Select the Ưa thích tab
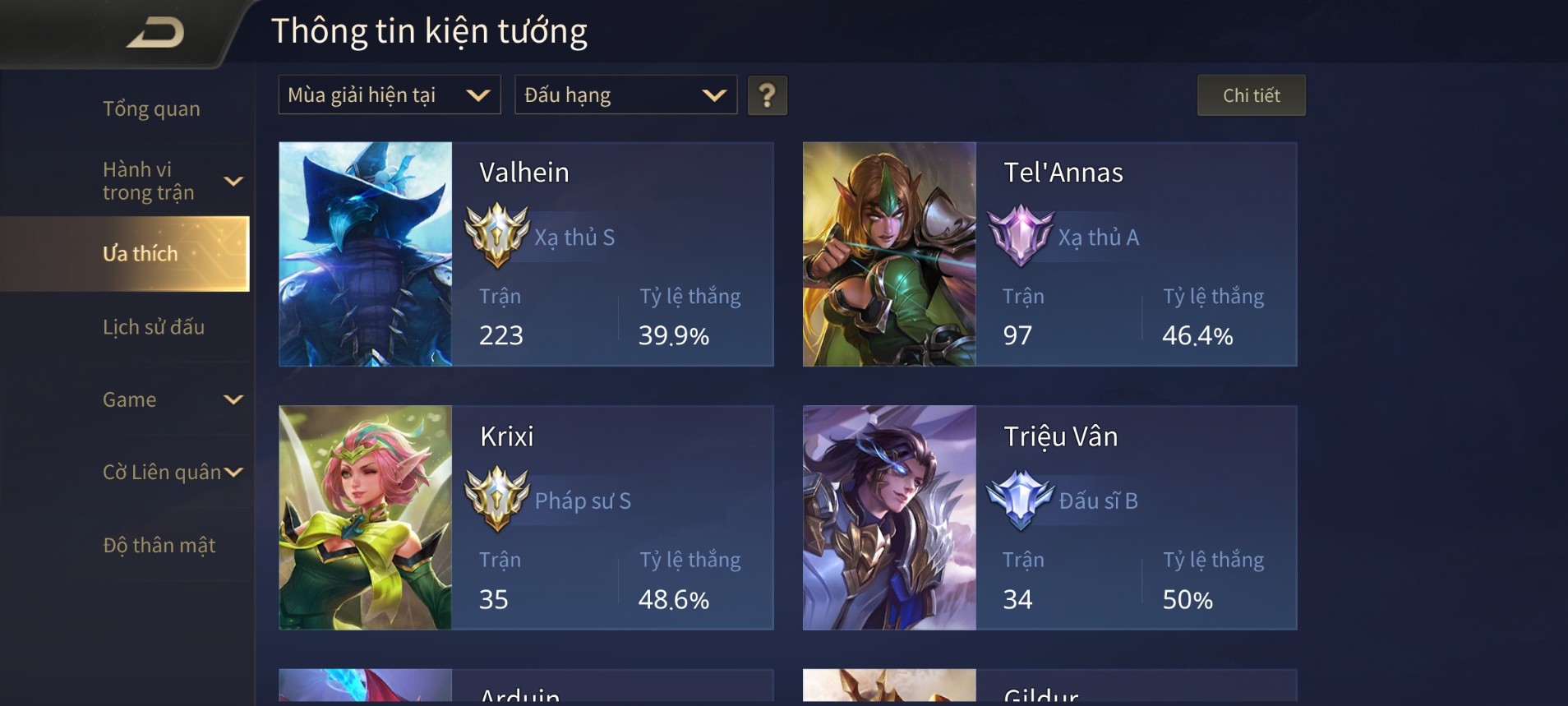 coord(140,253)
